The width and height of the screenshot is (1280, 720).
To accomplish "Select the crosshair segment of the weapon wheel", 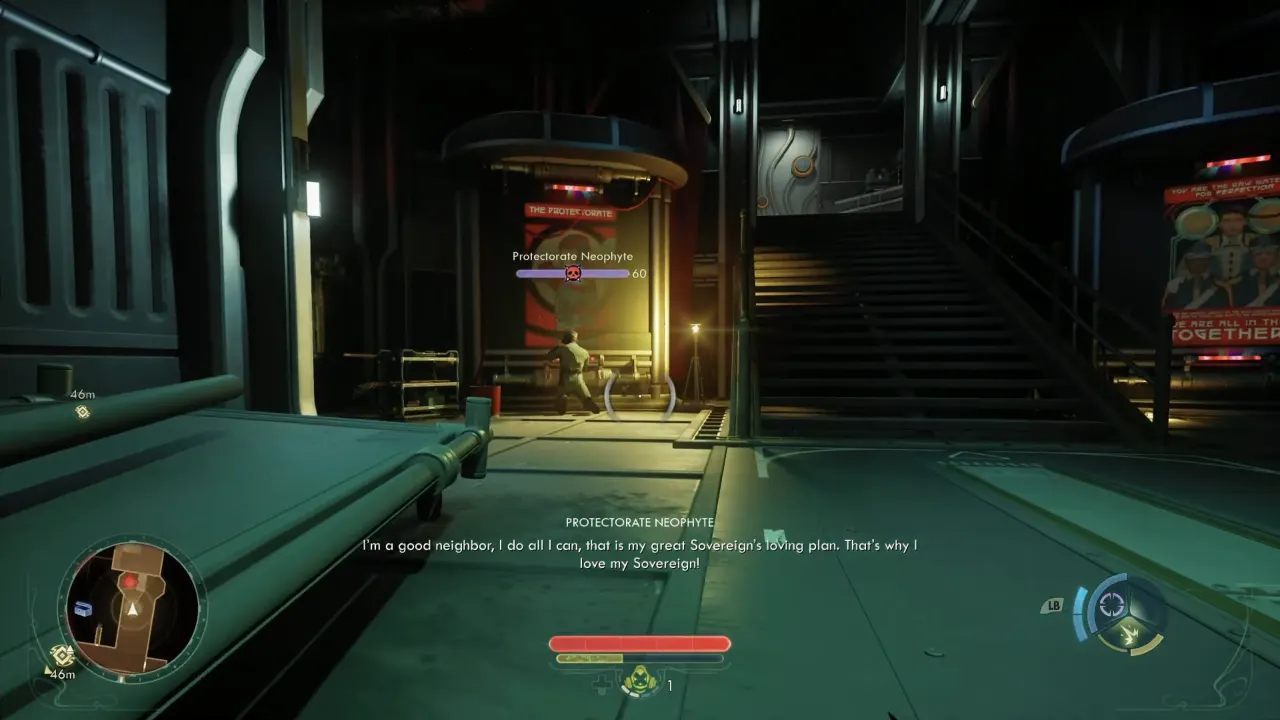I will [x=1113, y=602].
